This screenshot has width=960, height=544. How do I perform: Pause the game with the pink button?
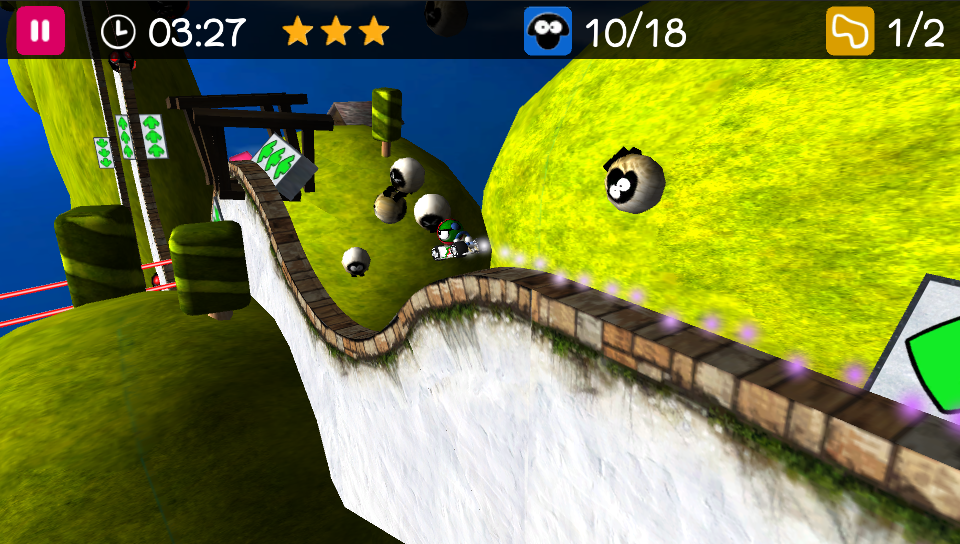[40, 31]
